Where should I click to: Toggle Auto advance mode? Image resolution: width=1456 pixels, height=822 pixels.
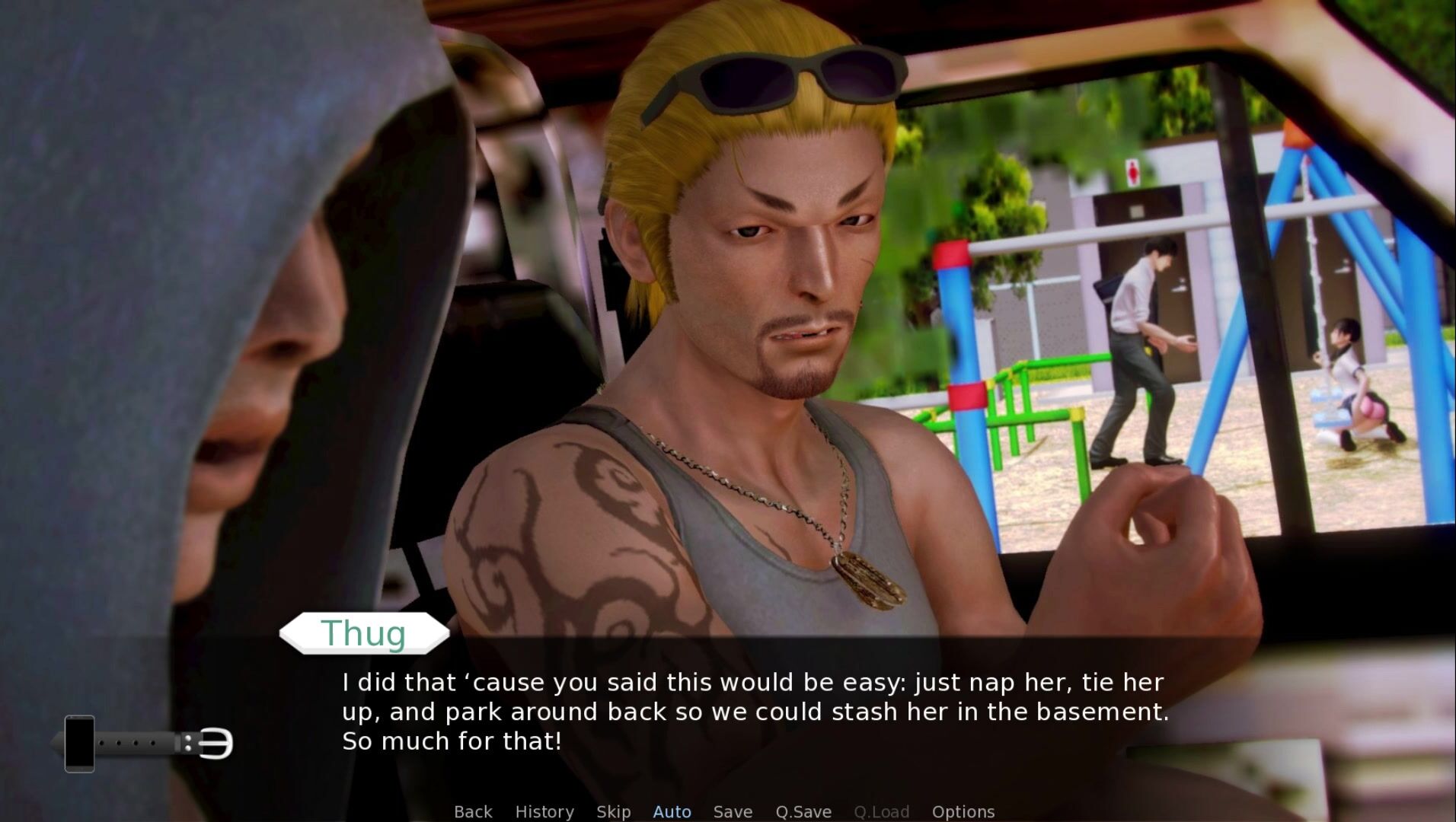pos(672,811)
